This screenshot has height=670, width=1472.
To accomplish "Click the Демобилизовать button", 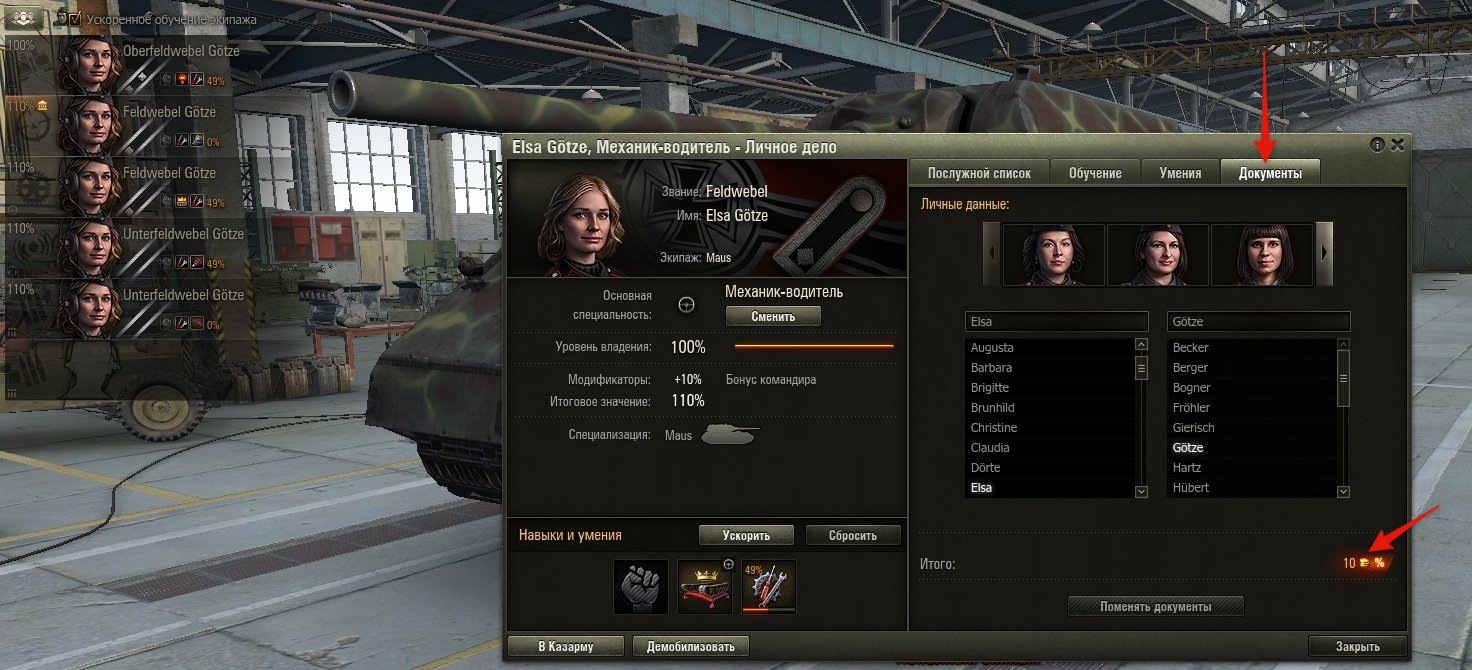I will click(x=690, y=646).
